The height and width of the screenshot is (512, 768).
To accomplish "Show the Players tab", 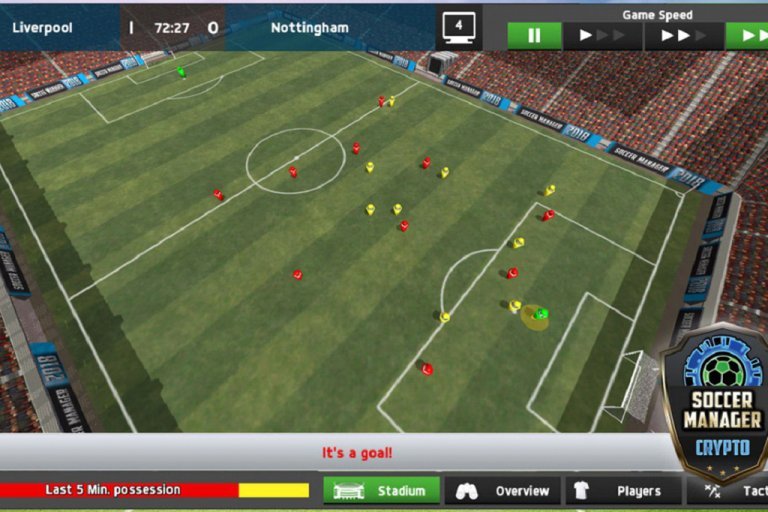I will (623, 491).
